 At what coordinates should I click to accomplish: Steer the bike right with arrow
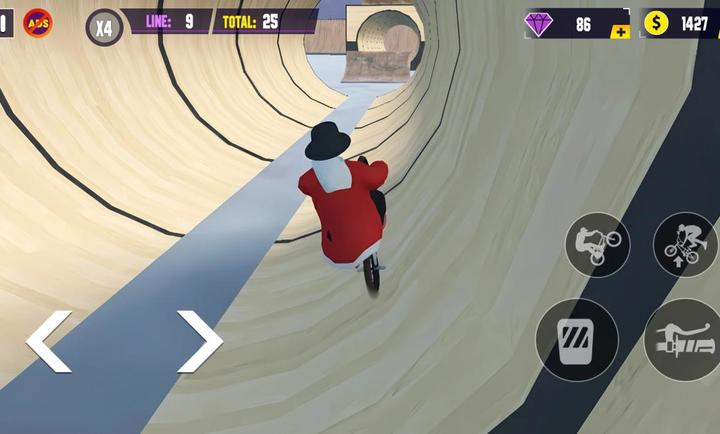[x=199, y=341]
